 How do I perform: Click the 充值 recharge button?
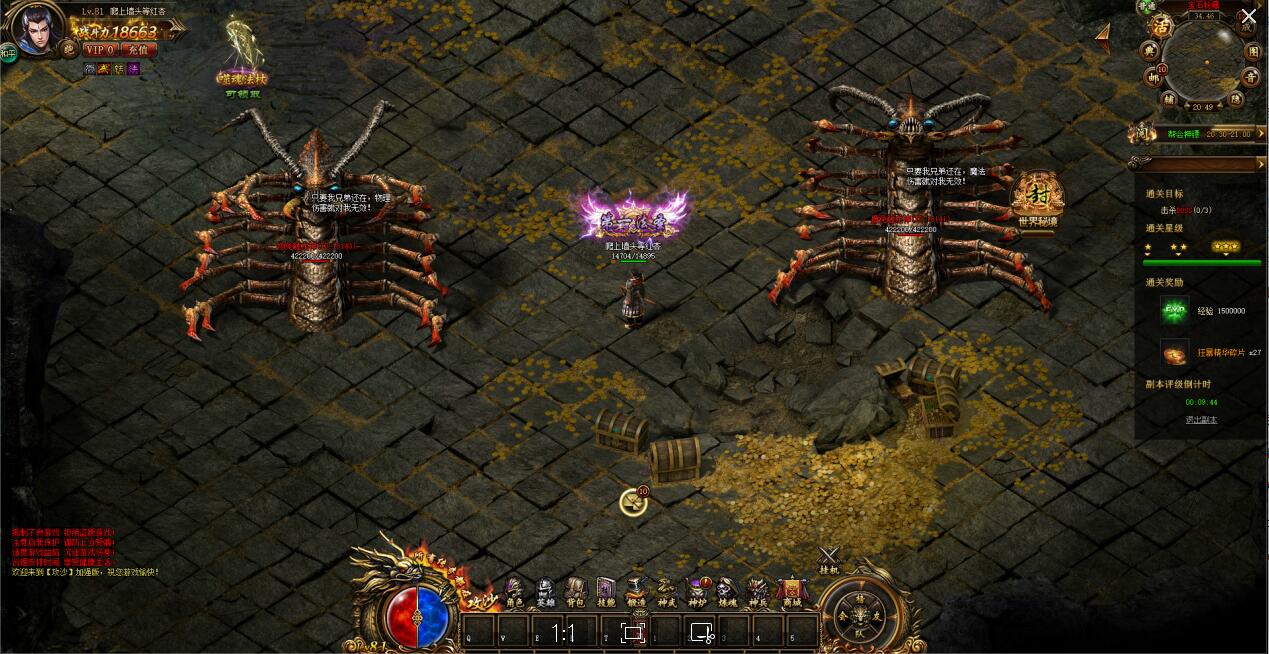[x=137, y=49]
